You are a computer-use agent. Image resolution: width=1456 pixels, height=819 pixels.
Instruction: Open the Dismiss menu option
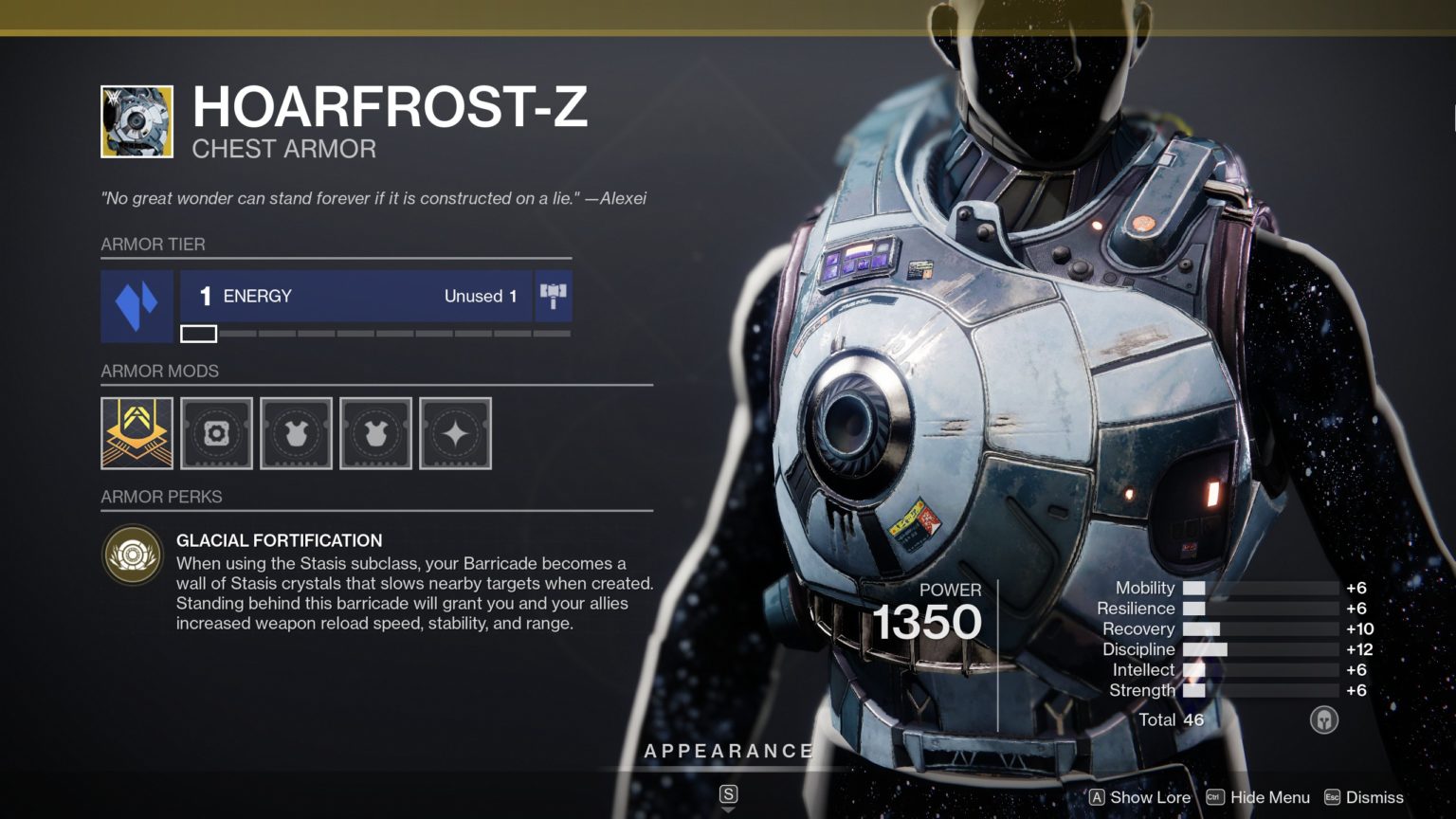[x=1368, y=797]
